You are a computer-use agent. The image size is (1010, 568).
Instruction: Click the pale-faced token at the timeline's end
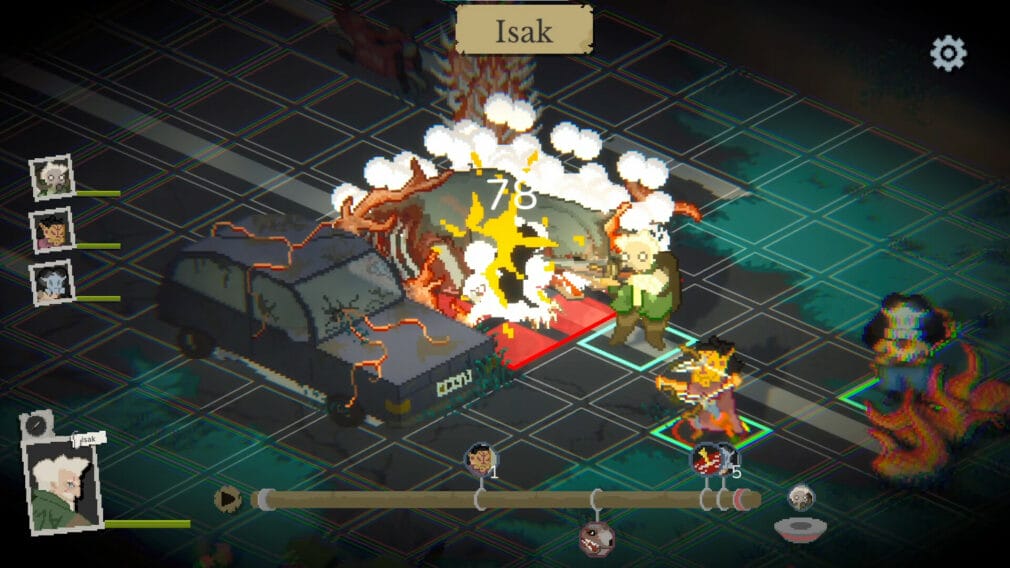801,496
